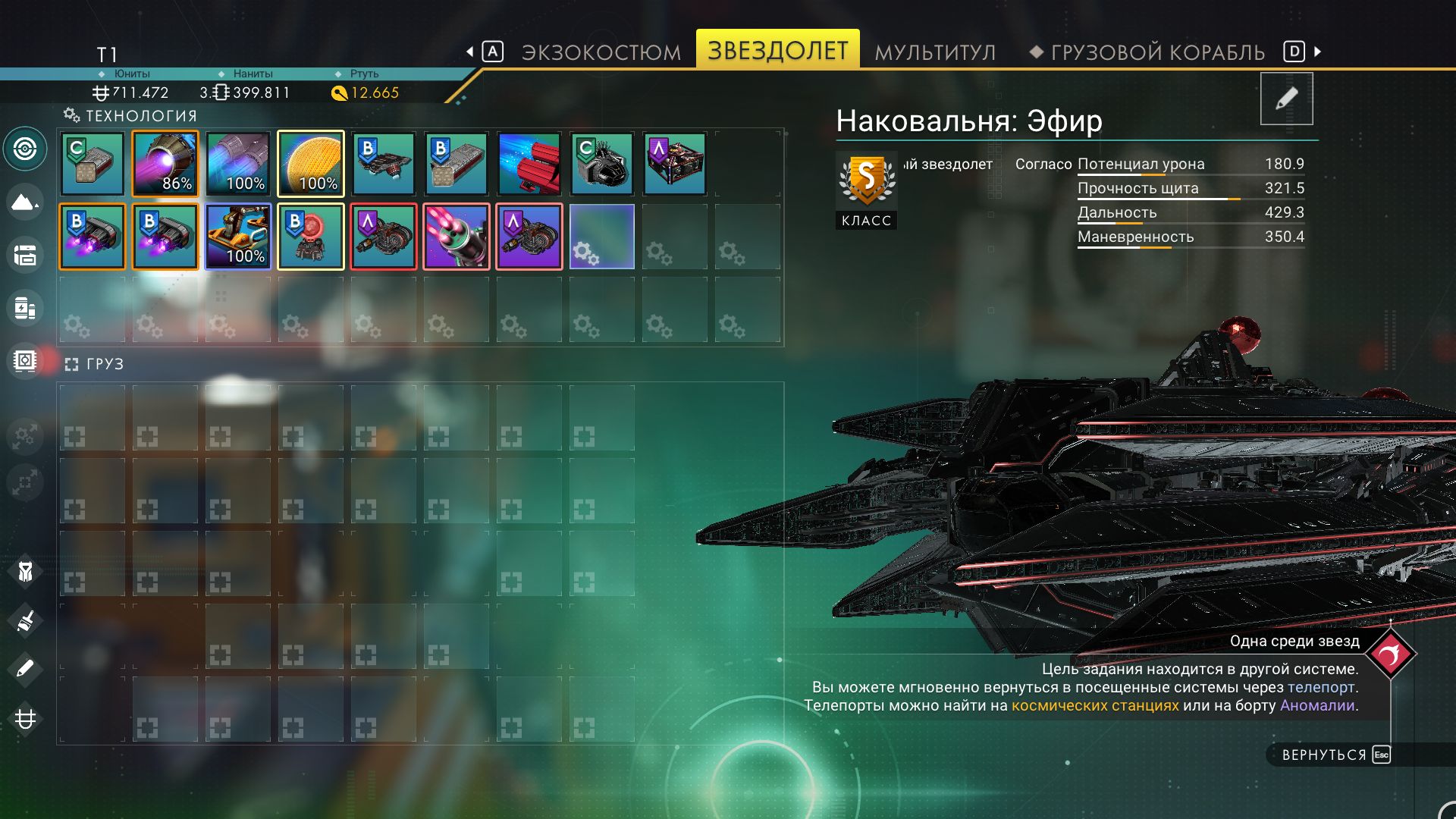Click the paintbrush icon in left sidebar
This screenshot has height=819, width=1456.
[x=25, y=622]
